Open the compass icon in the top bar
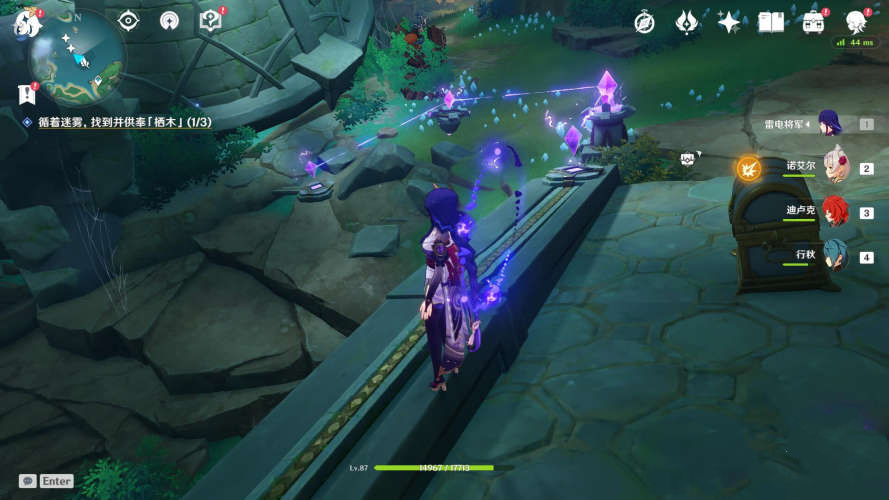This screenshot has height=500, width=889. 645,22
